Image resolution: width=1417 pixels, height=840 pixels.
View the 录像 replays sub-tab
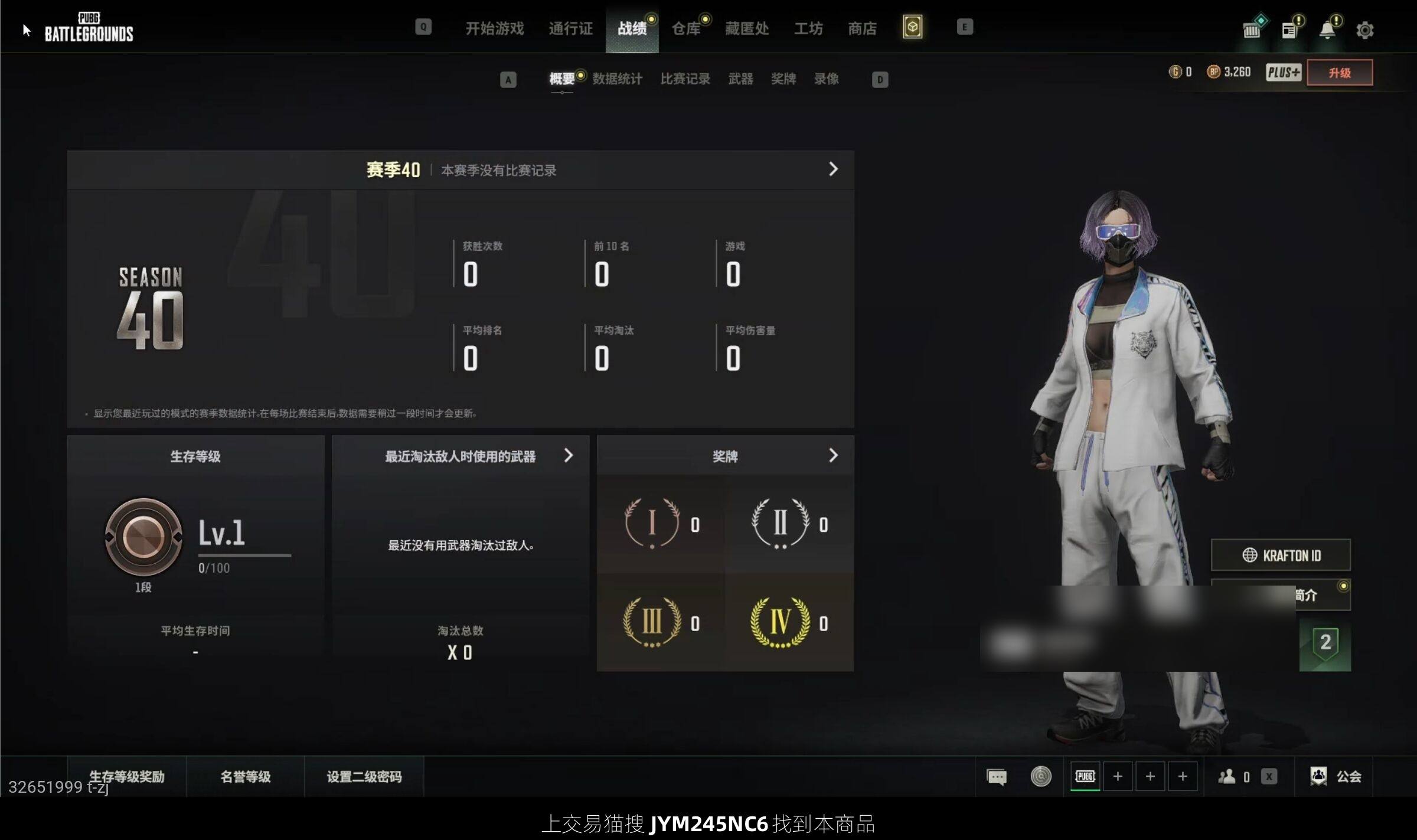click(x=826, y=79)
